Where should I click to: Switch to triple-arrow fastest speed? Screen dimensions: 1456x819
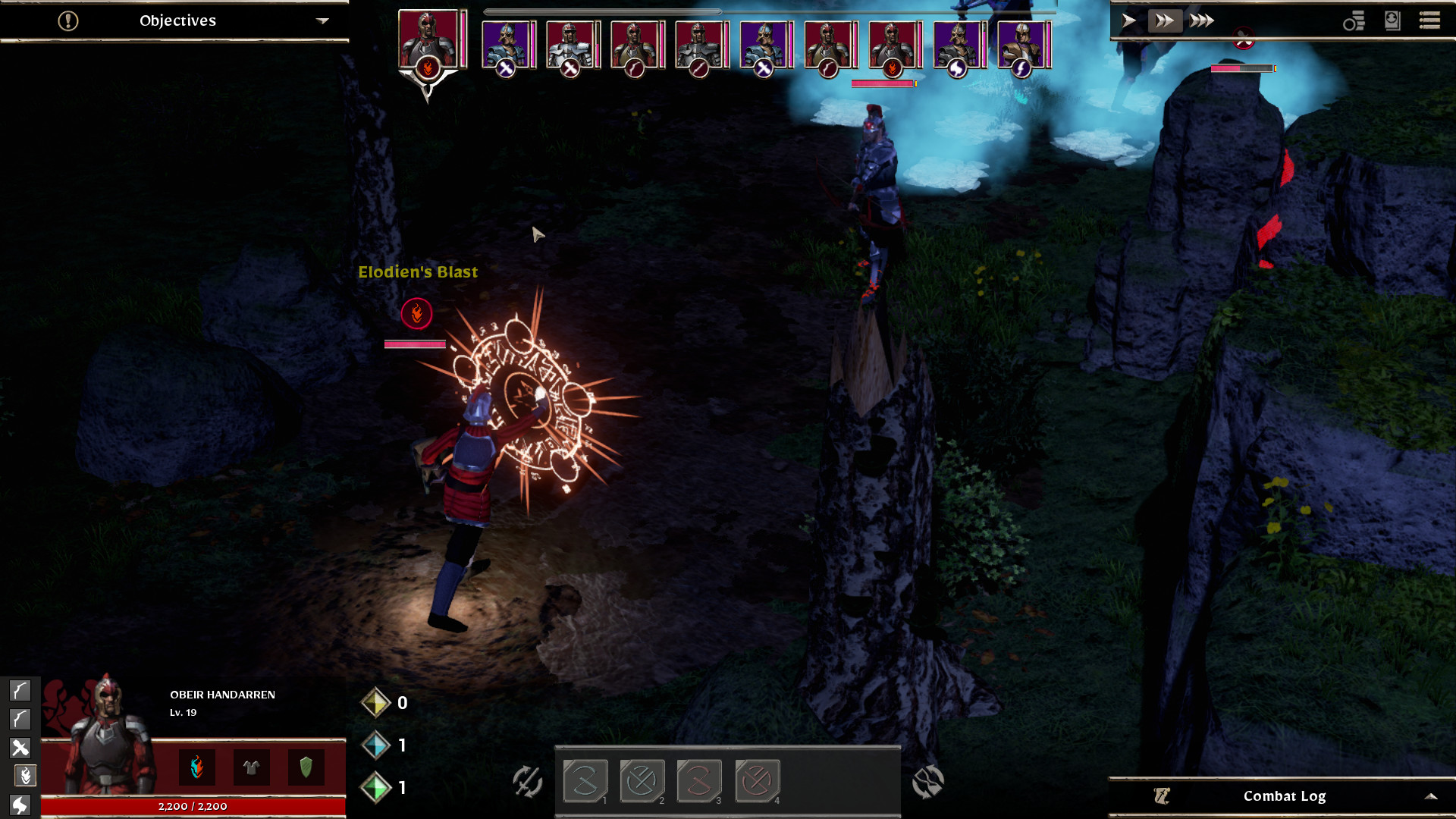tap(1201, 20)
